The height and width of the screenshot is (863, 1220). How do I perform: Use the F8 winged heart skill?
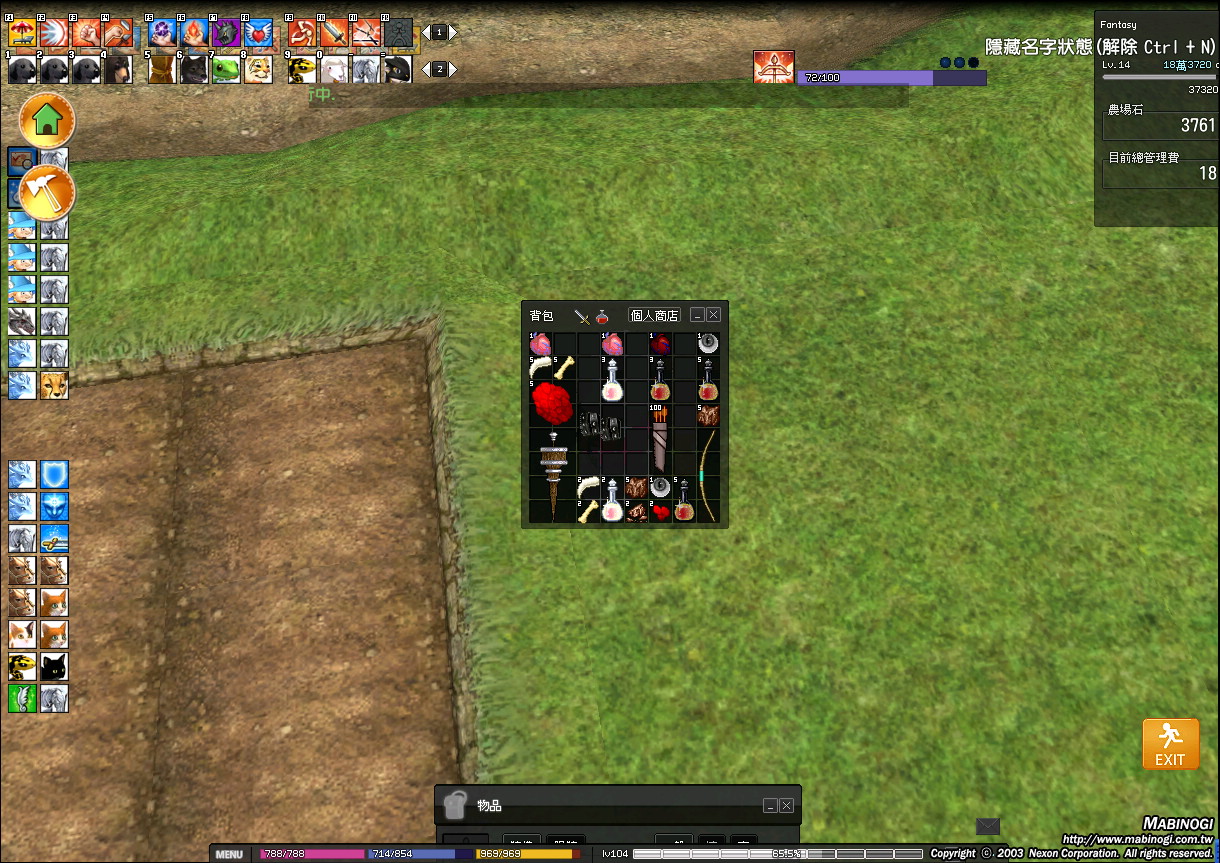258,33
